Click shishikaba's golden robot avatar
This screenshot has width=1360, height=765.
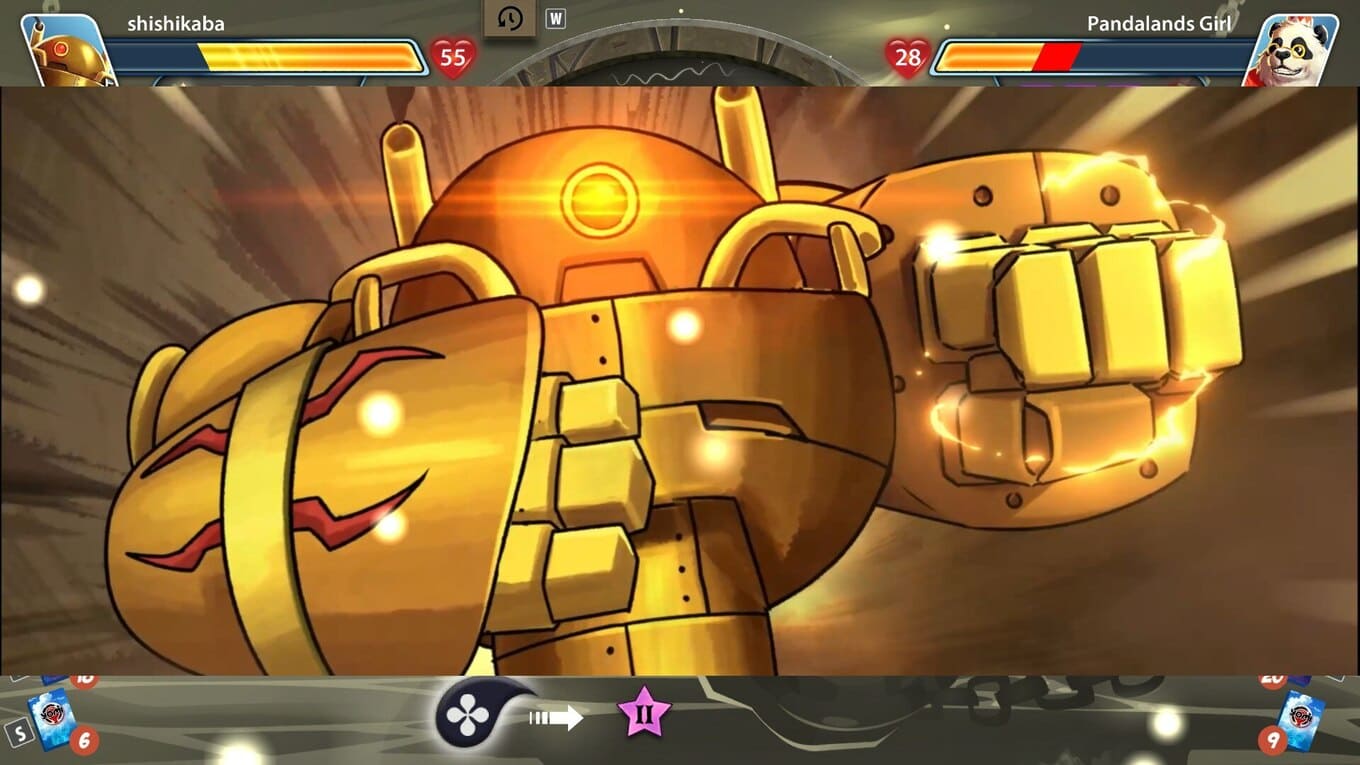[66, 50]
